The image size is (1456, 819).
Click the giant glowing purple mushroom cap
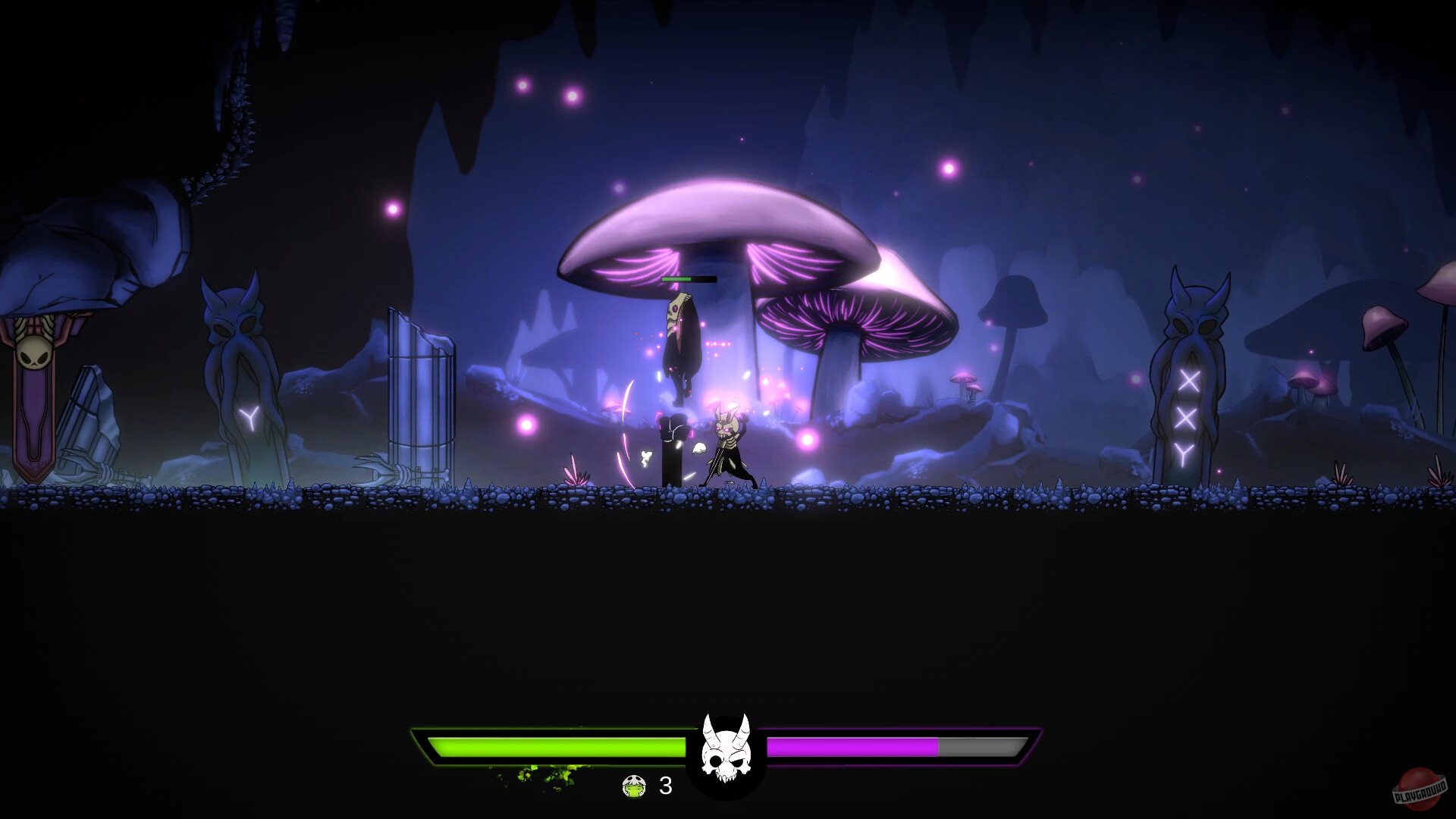coord(728,227)
